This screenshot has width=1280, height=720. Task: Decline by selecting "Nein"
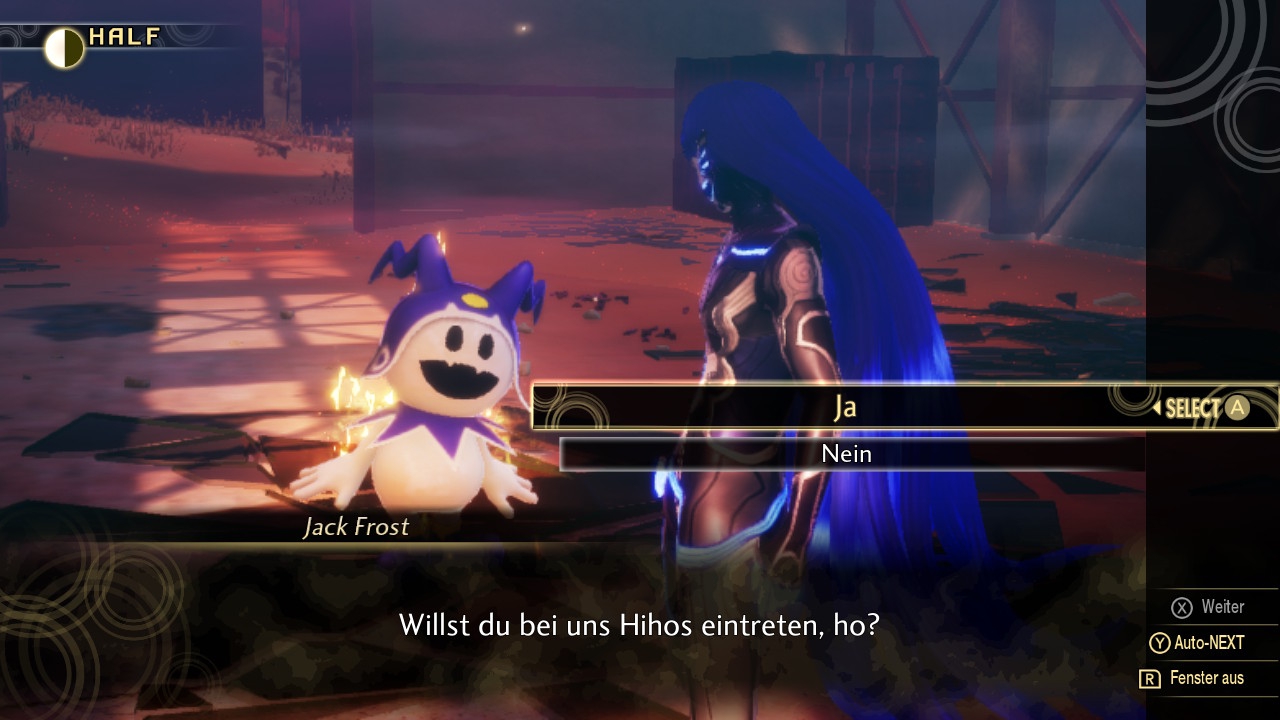coord(846,454)
